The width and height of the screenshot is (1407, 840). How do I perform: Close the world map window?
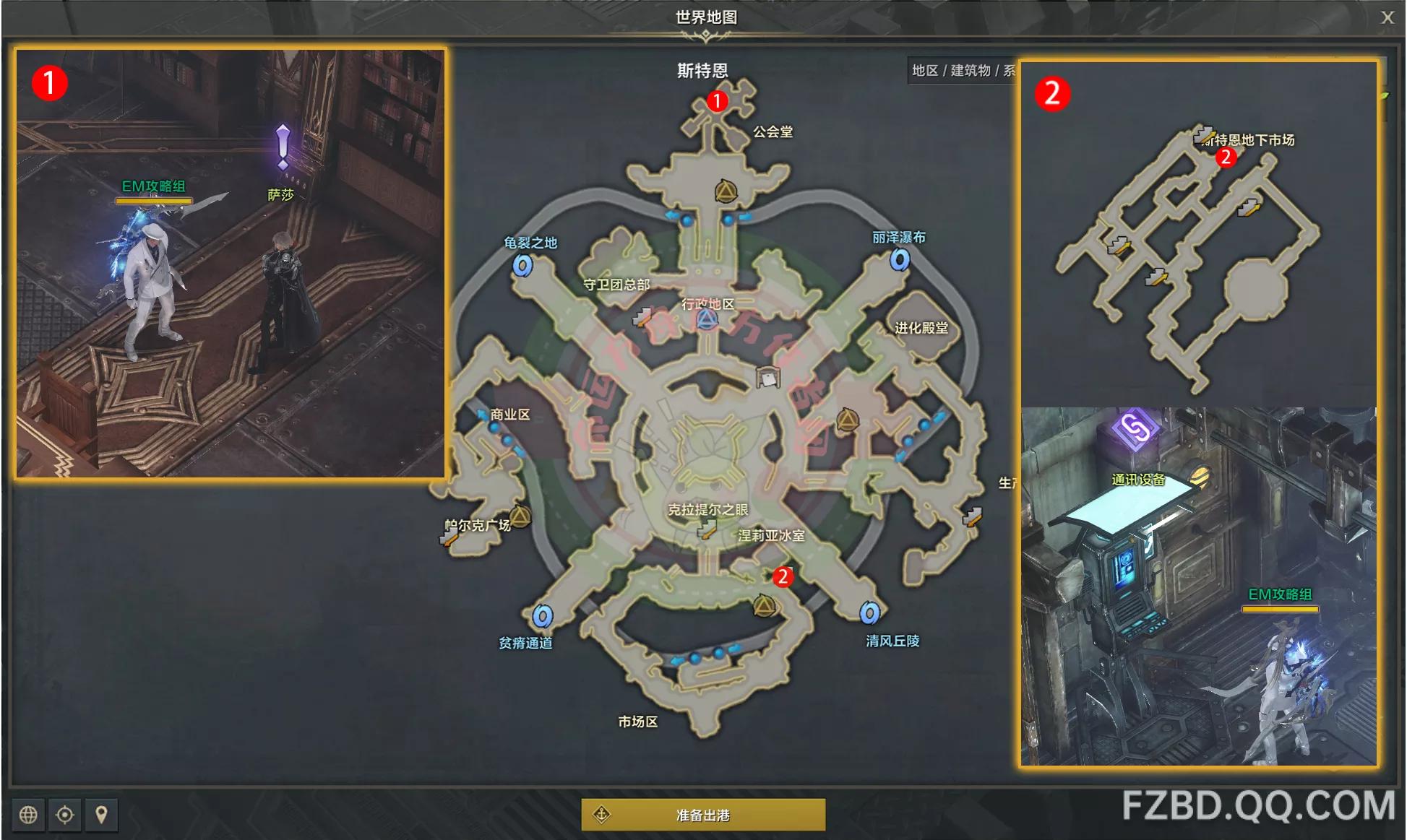[1387, 17]
